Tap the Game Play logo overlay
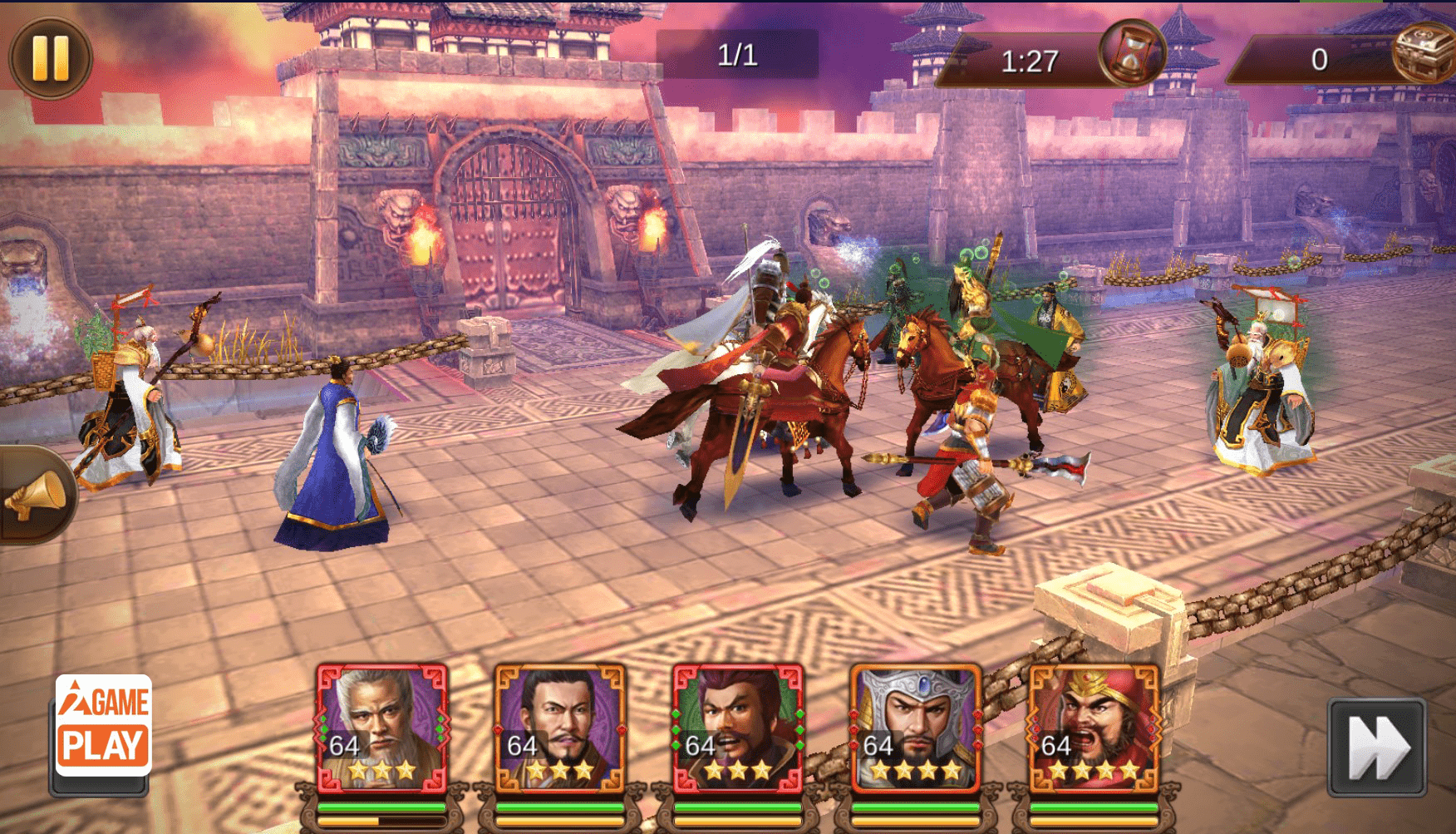1456x834 pixels. click(x=103, y=725)
